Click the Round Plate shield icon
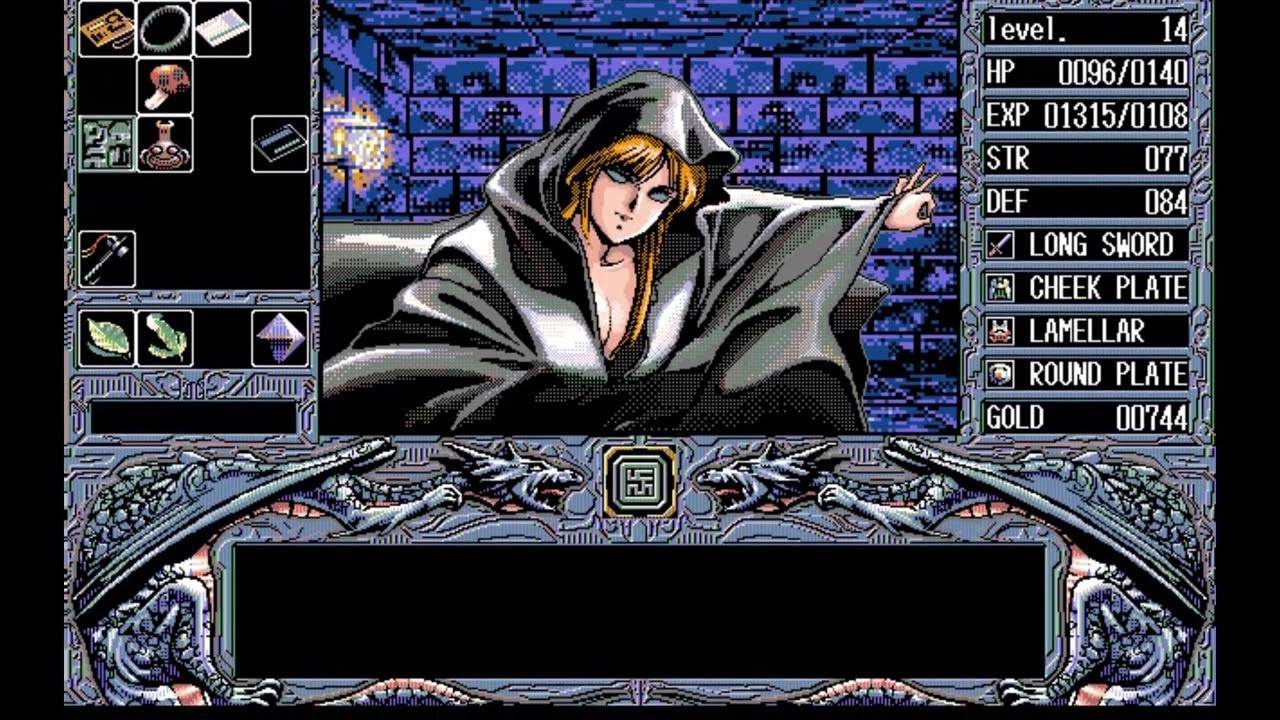1280x720 pixels. click(998, 375)
